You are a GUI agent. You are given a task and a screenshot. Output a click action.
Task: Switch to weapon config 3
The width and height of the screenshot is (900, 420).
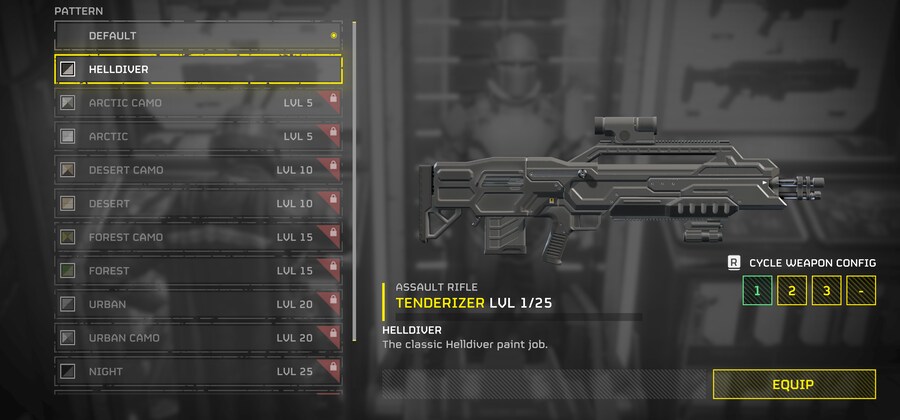pos(826,291)
